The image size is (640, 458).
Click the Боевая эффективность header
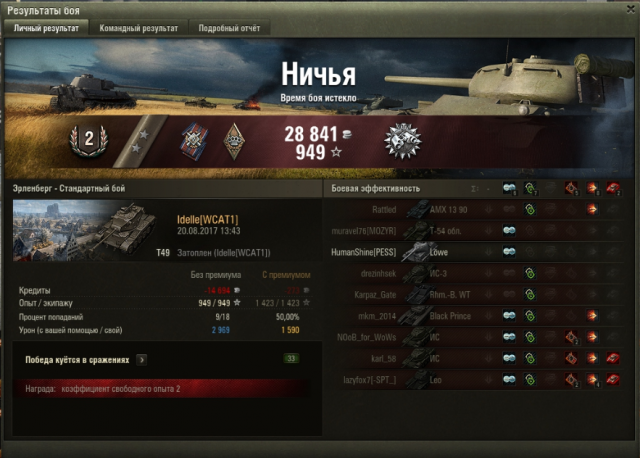click(x=376, y=188)
